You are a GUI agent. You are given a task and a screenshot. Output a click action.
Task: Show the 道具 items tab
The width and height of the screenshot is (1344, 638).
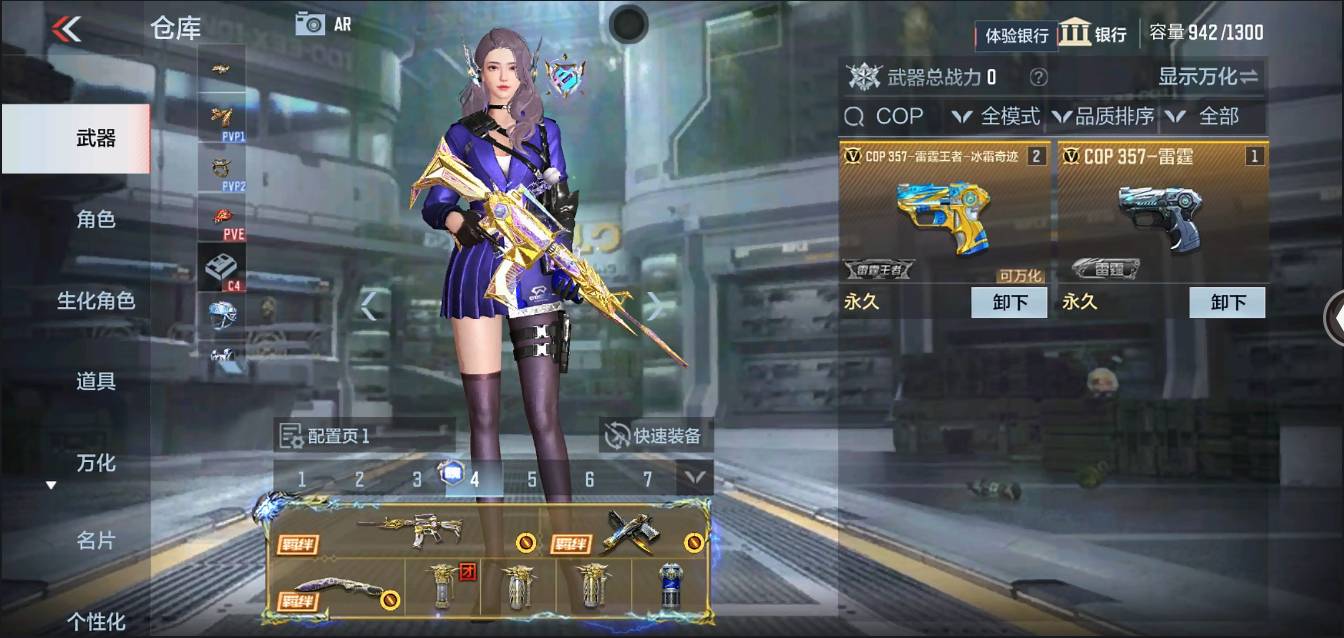tap(96, 381)
